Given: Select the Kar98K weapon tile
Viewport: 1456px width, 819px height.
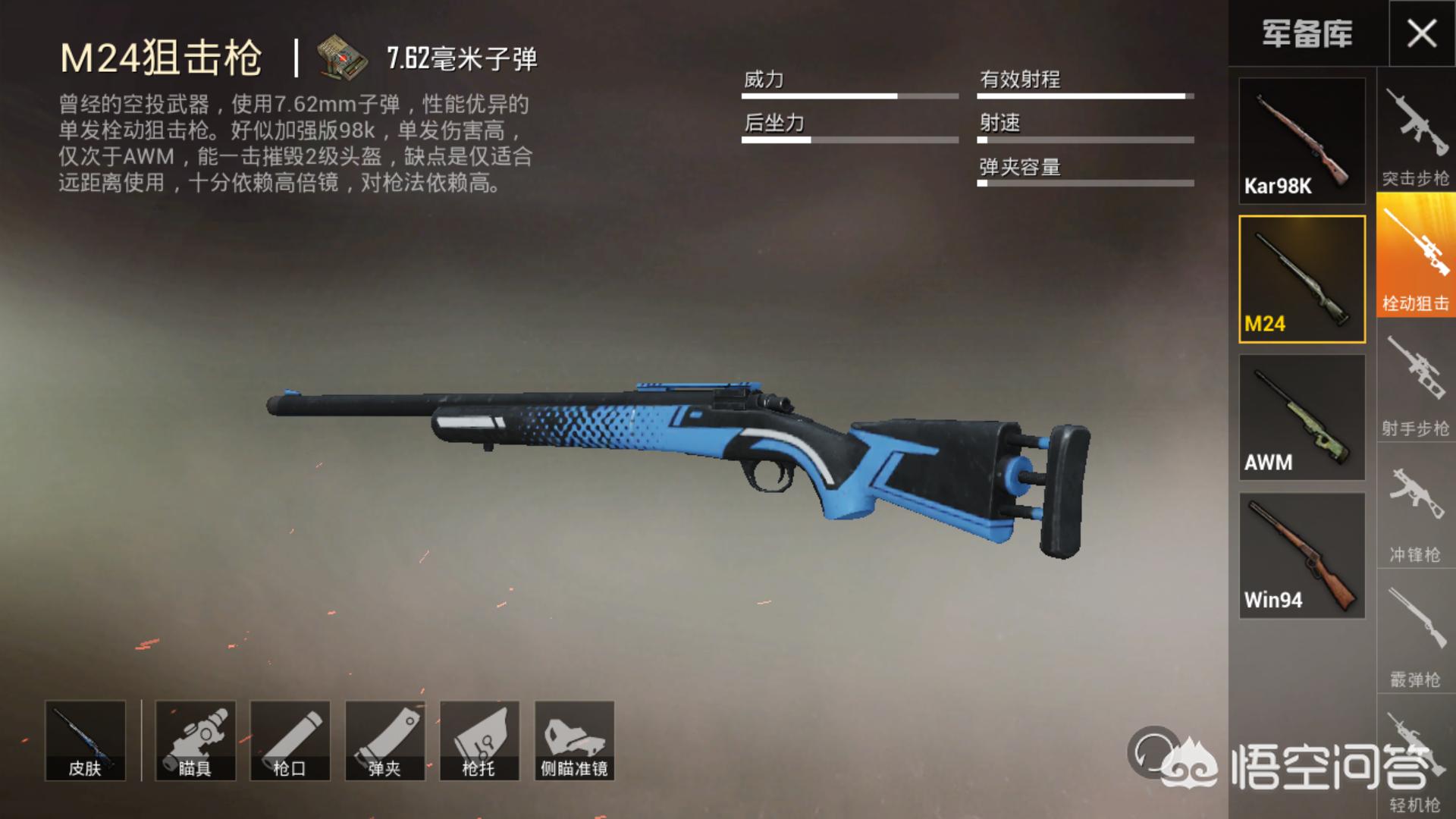Looking at the screenshot, I should coord(1302,141).
